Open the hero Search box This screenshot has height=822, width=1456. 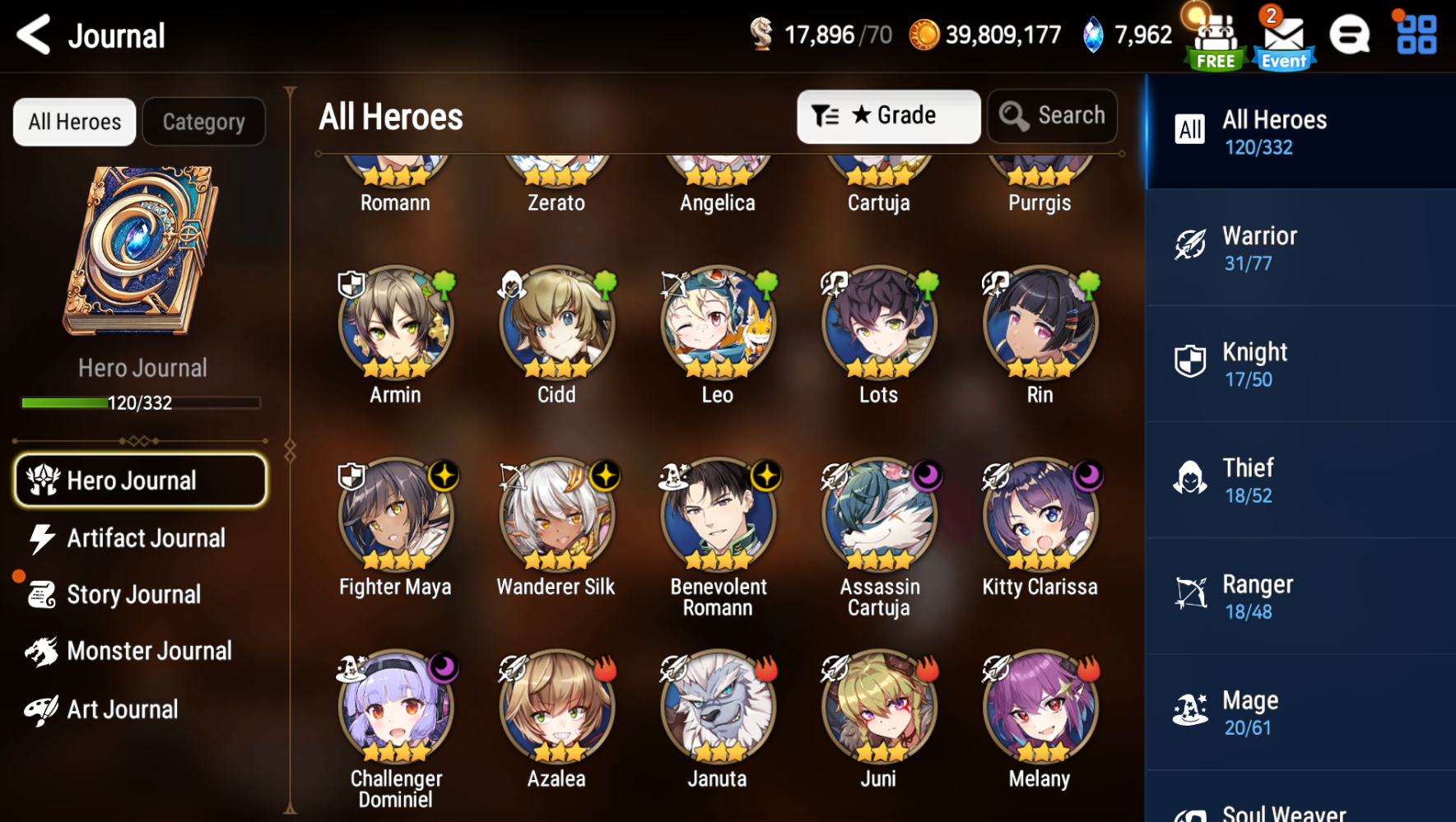tap(1052, 116)
